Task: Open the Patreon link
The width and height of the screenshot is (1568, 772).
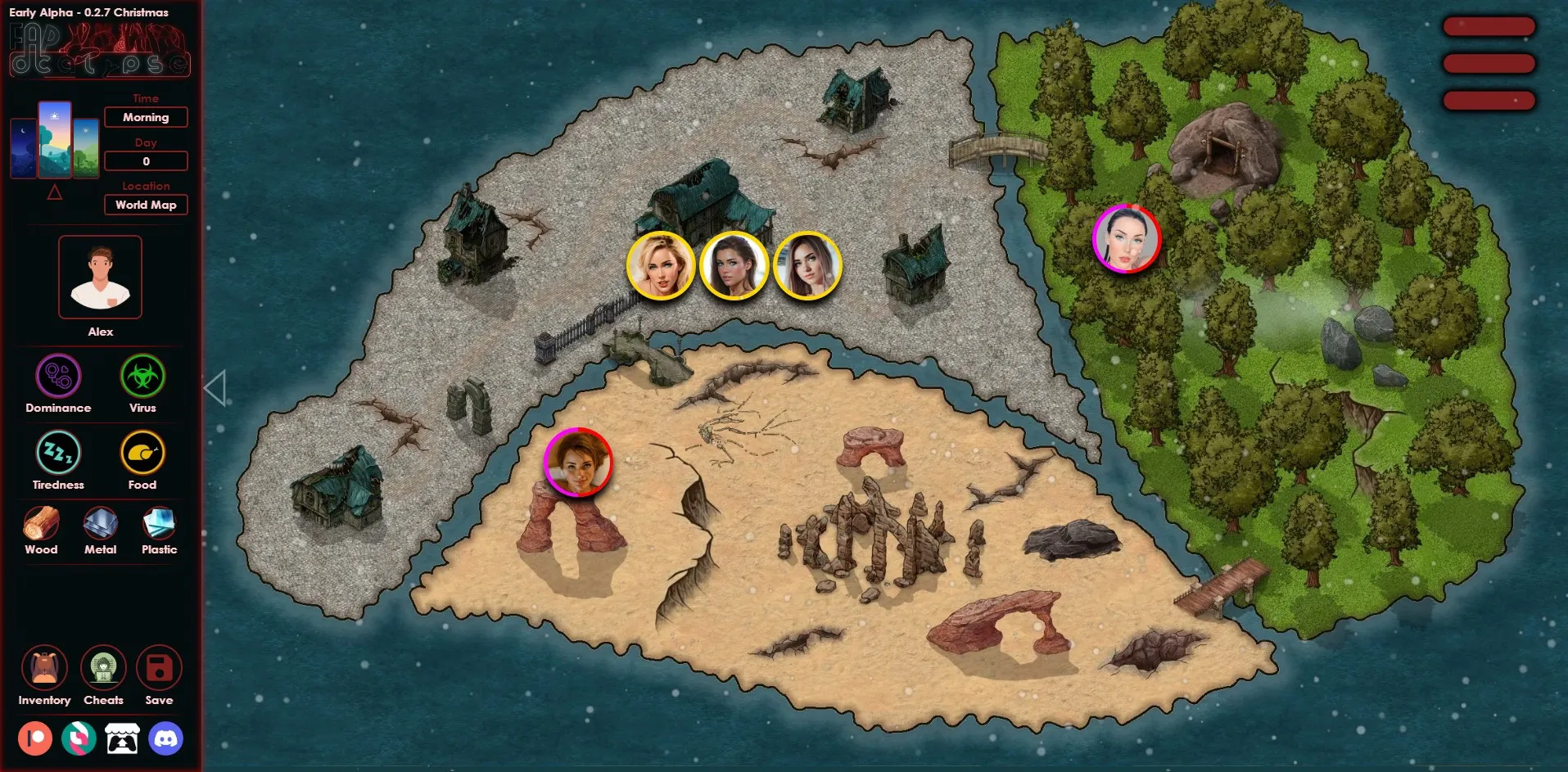Action: pyautogui.click(x=35, y=738)
